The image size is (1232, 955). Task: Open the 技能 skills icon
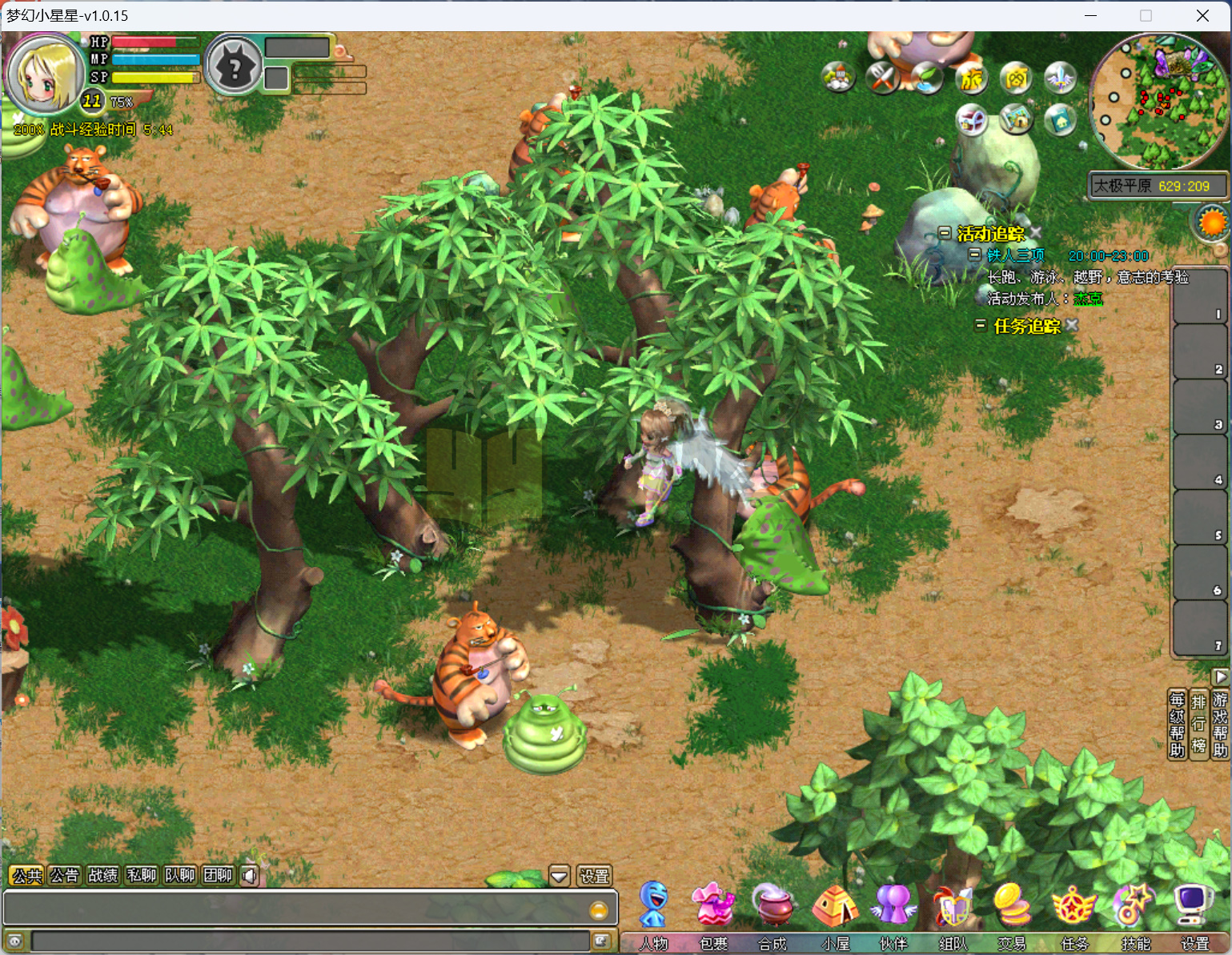click(x=1134, y=905)
